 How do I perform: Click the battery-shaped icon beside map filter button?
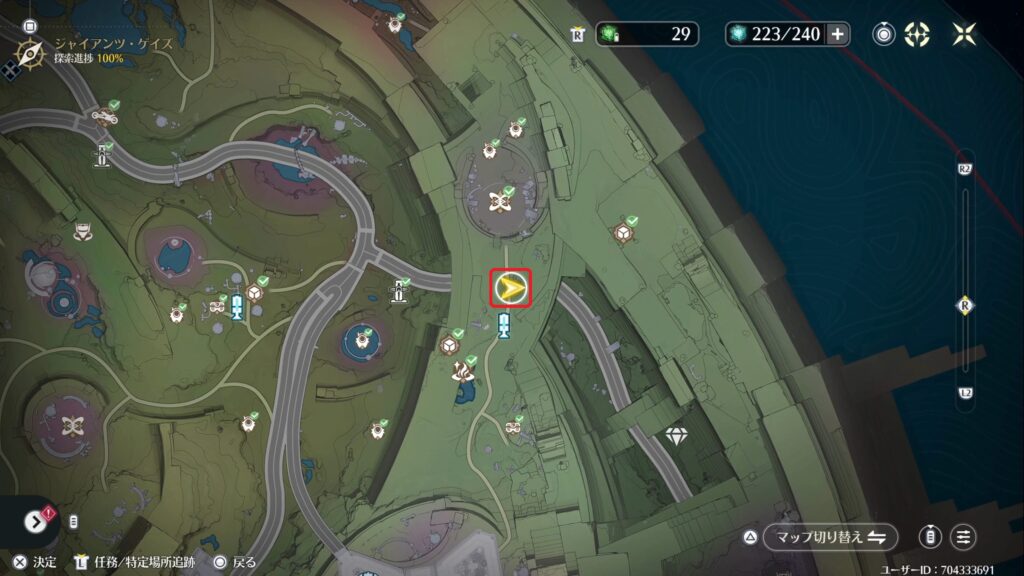coord(930,537)
